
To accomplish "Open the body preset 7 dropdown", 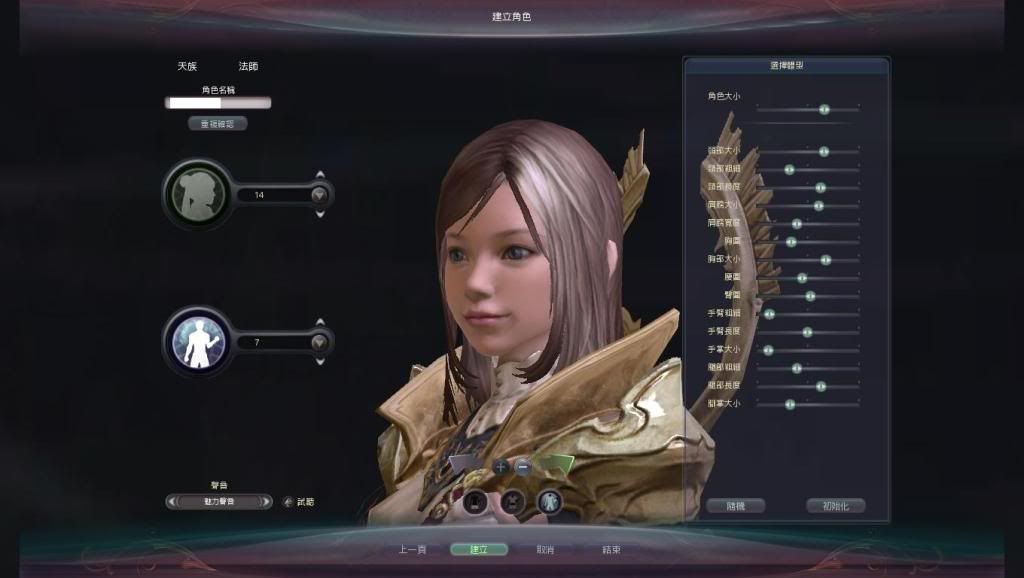I will point(319,342).
